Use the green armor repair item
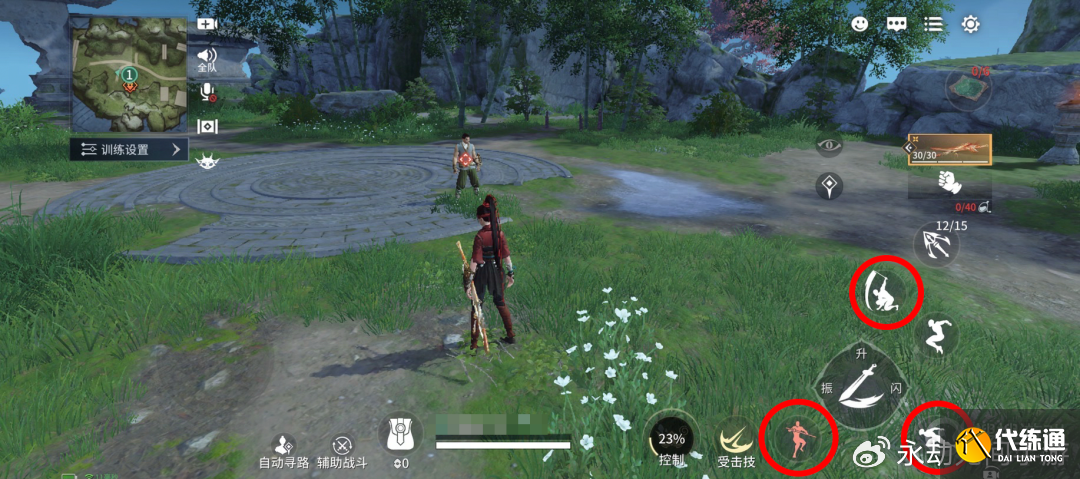The image size is (1080, 479). (x=968, y=88)
